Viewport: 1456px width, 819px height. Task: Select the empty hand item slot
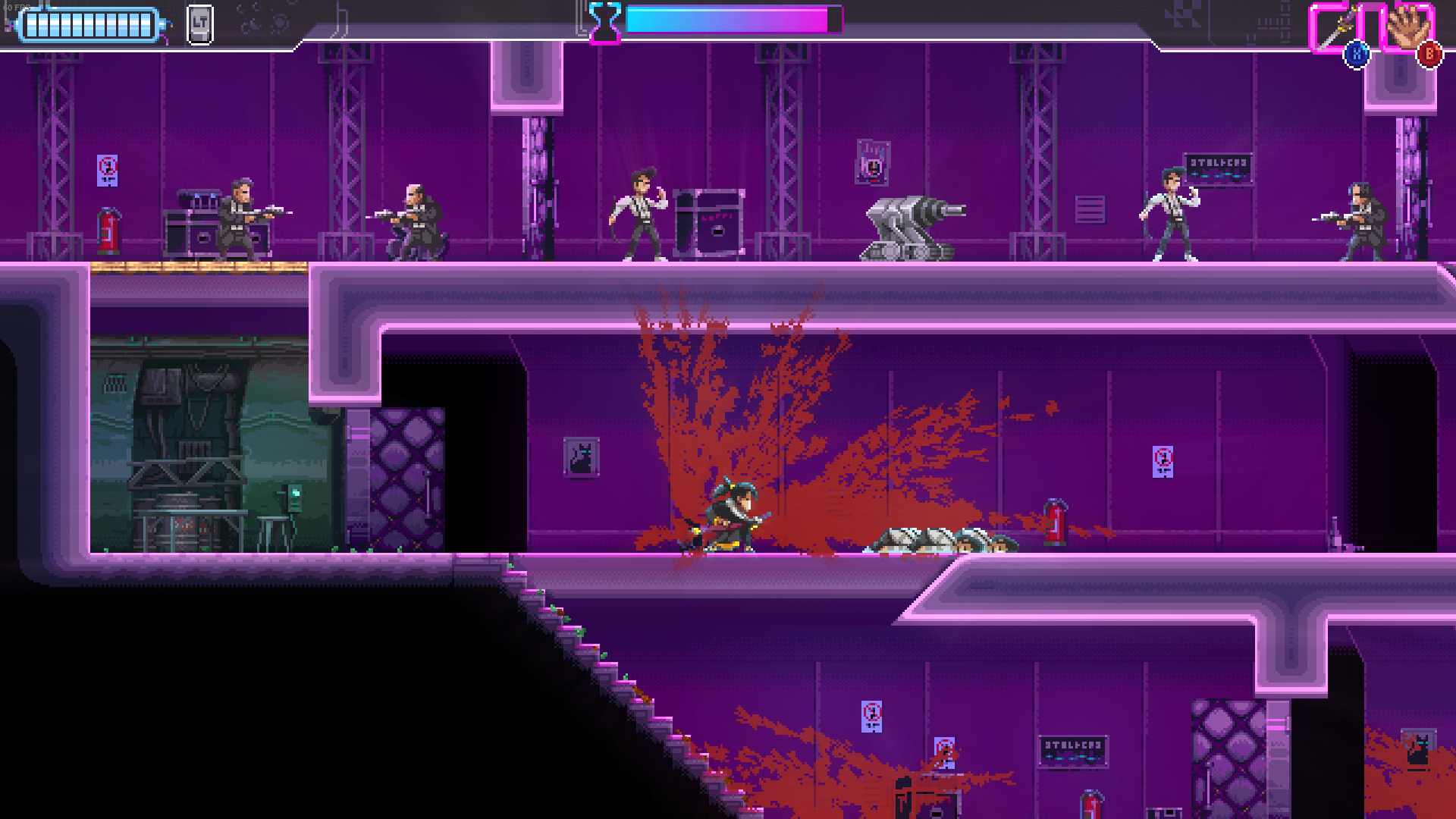tap(1407, 28)
